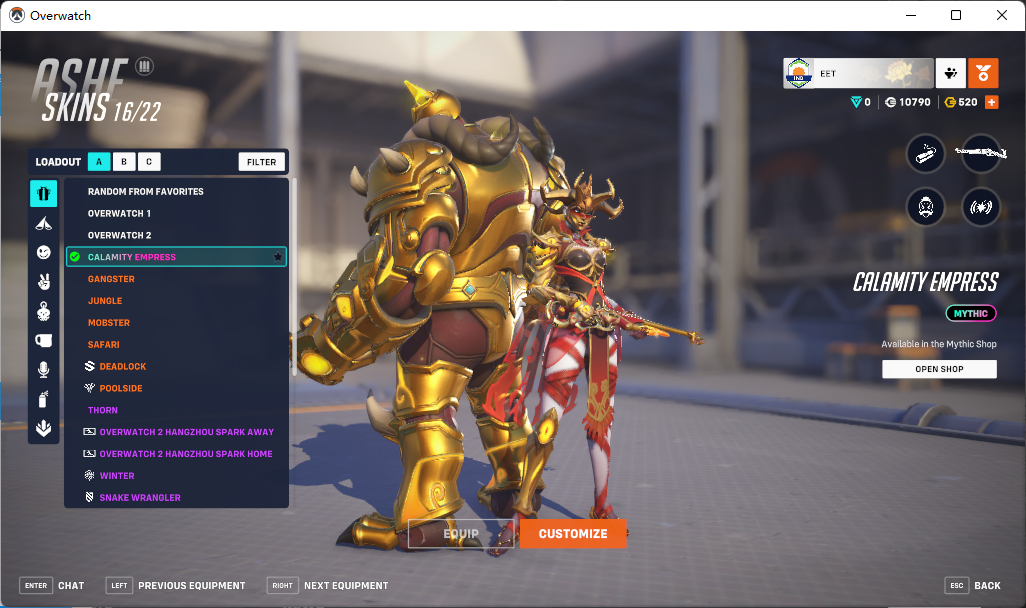Choose the Winter skin
Image resolution: width=1026 pixels, height=608 pixels.
coord(117,476)
